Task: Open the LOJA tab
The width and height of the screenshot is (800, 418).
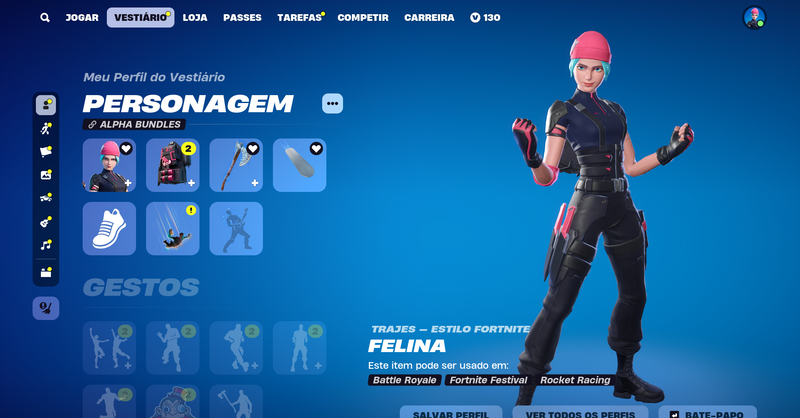Action: point(195,18)
